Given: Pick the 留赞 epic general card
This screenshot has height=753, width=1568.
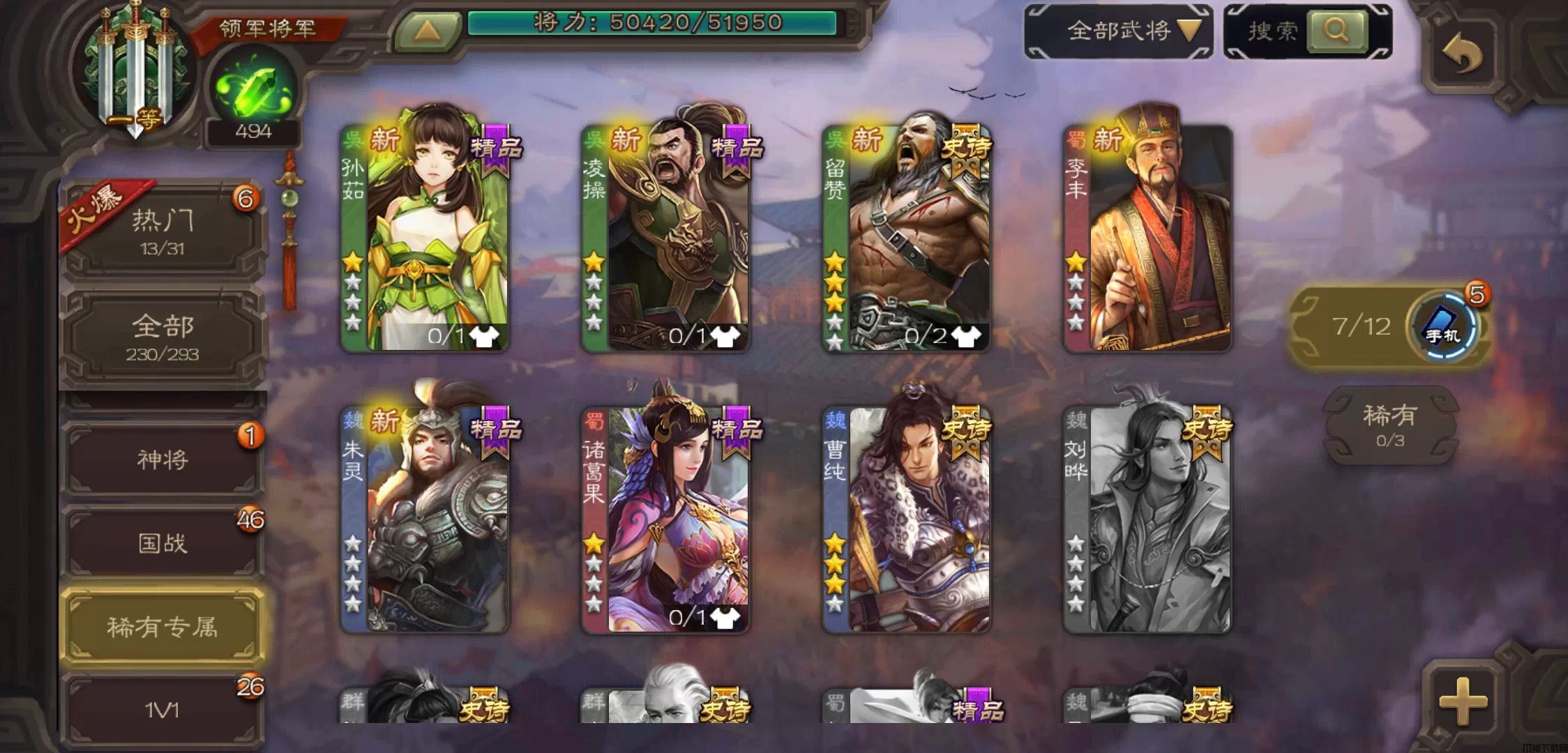Looking at the screenshot, I should click(x=906, y=237).
